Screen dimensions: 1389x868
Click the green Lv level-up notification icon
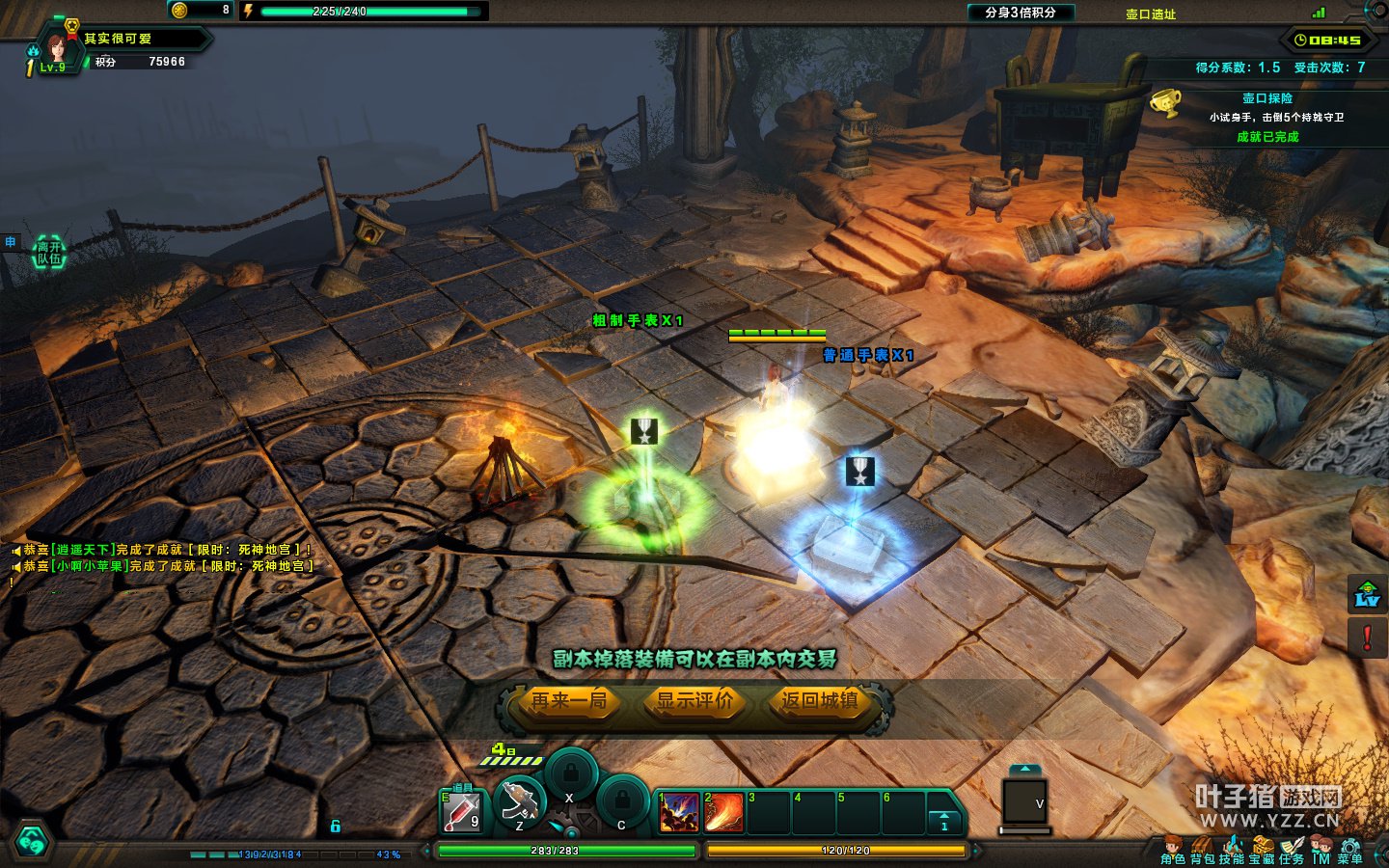pos(1368,594)
